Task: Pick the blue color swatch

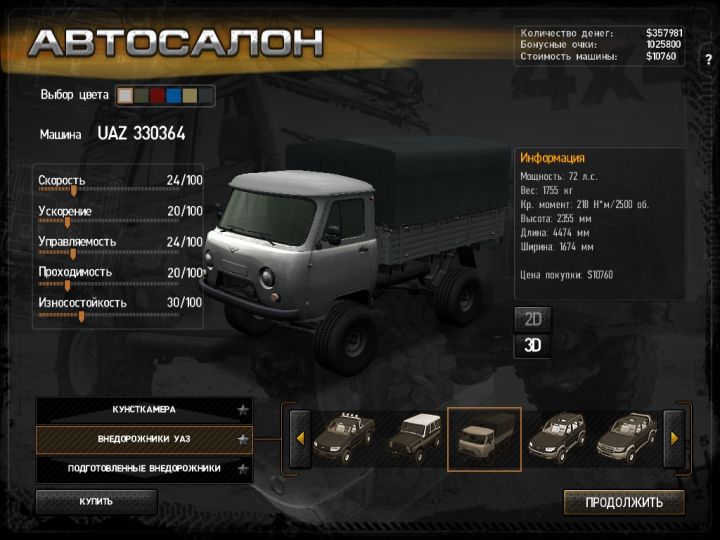Action: (x=173, y=96)
